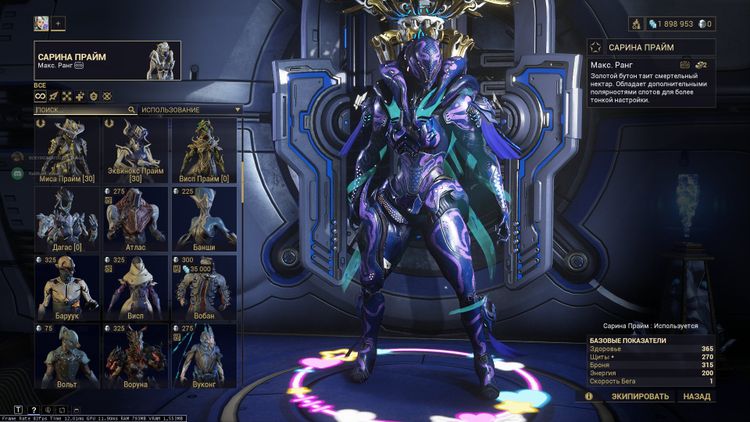Choose the Вуконг warframe tile

point(205,355)
